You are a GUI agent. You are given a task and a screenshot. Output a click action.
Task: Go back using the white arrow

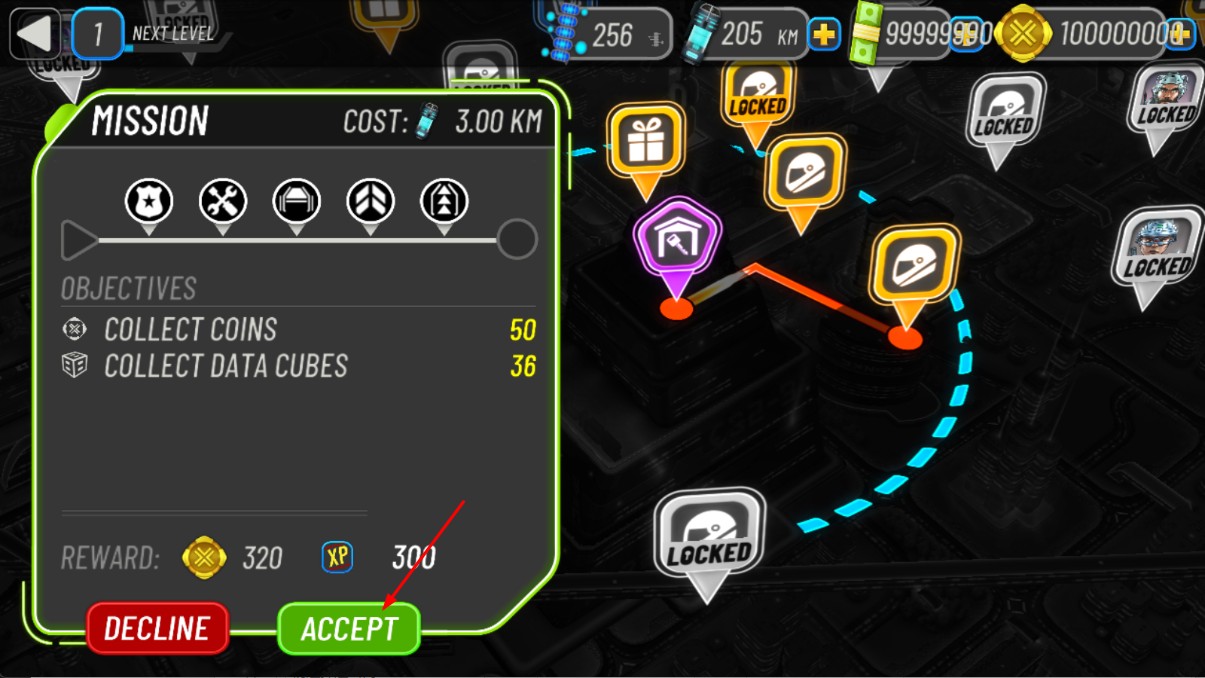point(34,34)
